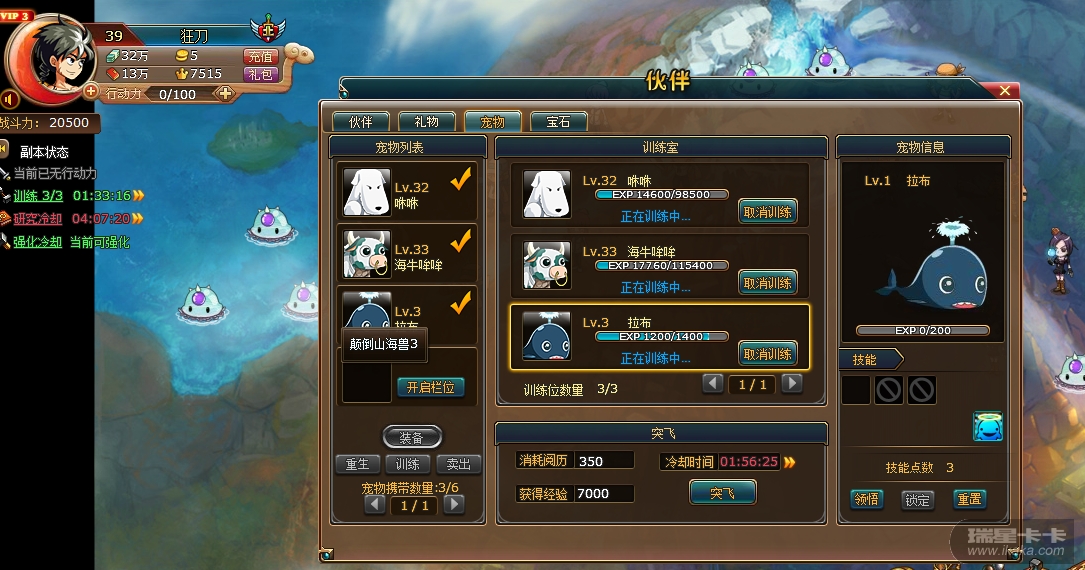Viewport: 1085px width, 570px height.
Task: Reset skill points with 重置
Action: tap(968, 499)
